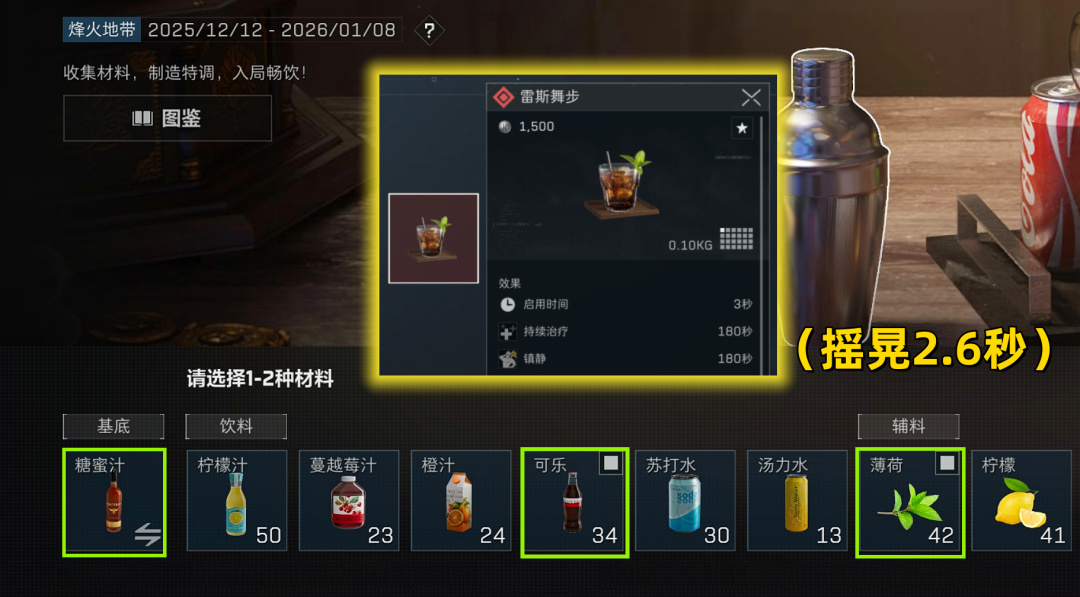
Task: Select the 柠檬 garnish slot
Action: 1021,501
